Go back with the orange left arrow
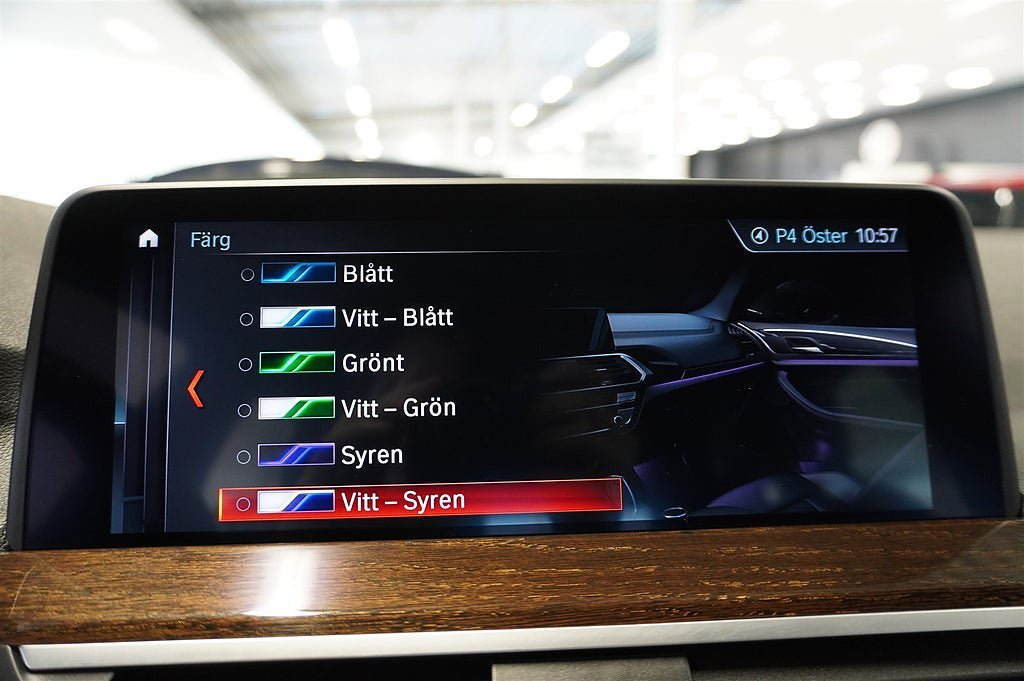This screenshot has width=1024, height=681. tap(196, 388)
